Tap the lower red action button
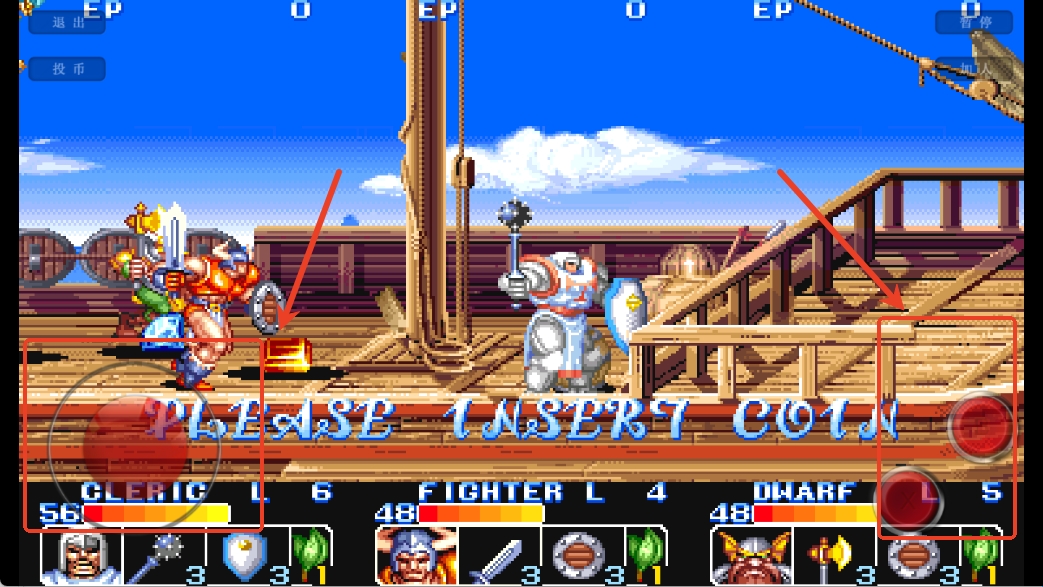The height and width of the screenshot is (587, 1043). click(x=909, y=498)
